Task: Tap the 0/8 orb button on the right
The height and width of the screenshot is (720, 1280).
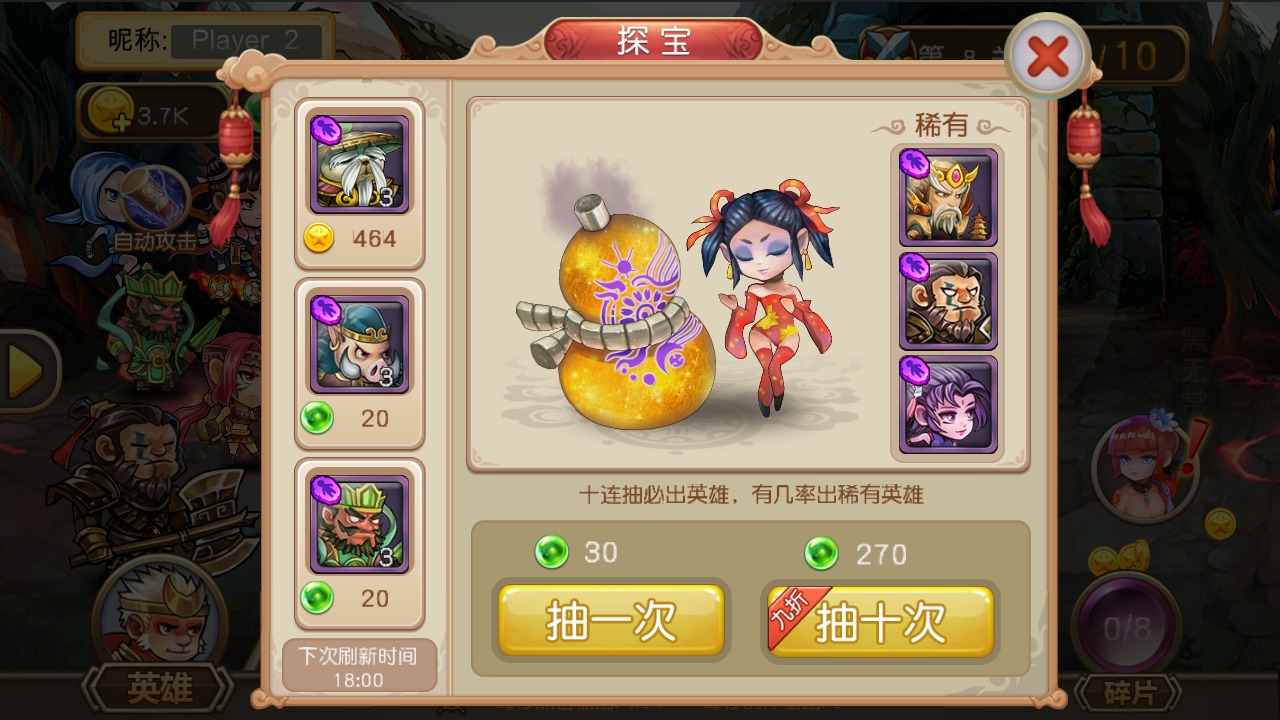Action: (x=1125, y=625)
